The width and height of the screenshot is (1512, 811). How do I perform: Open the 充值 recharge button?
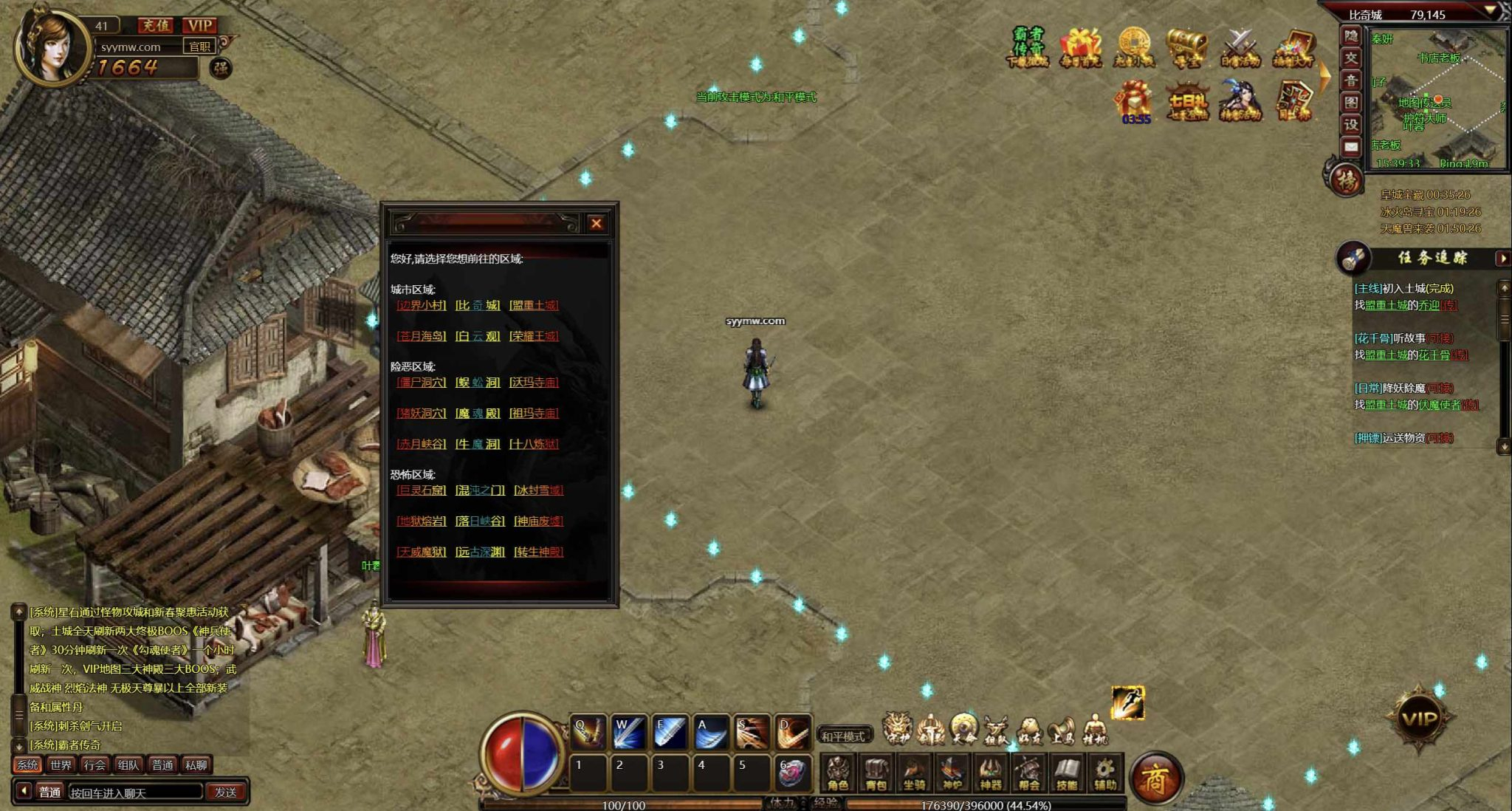click(156, 26)
